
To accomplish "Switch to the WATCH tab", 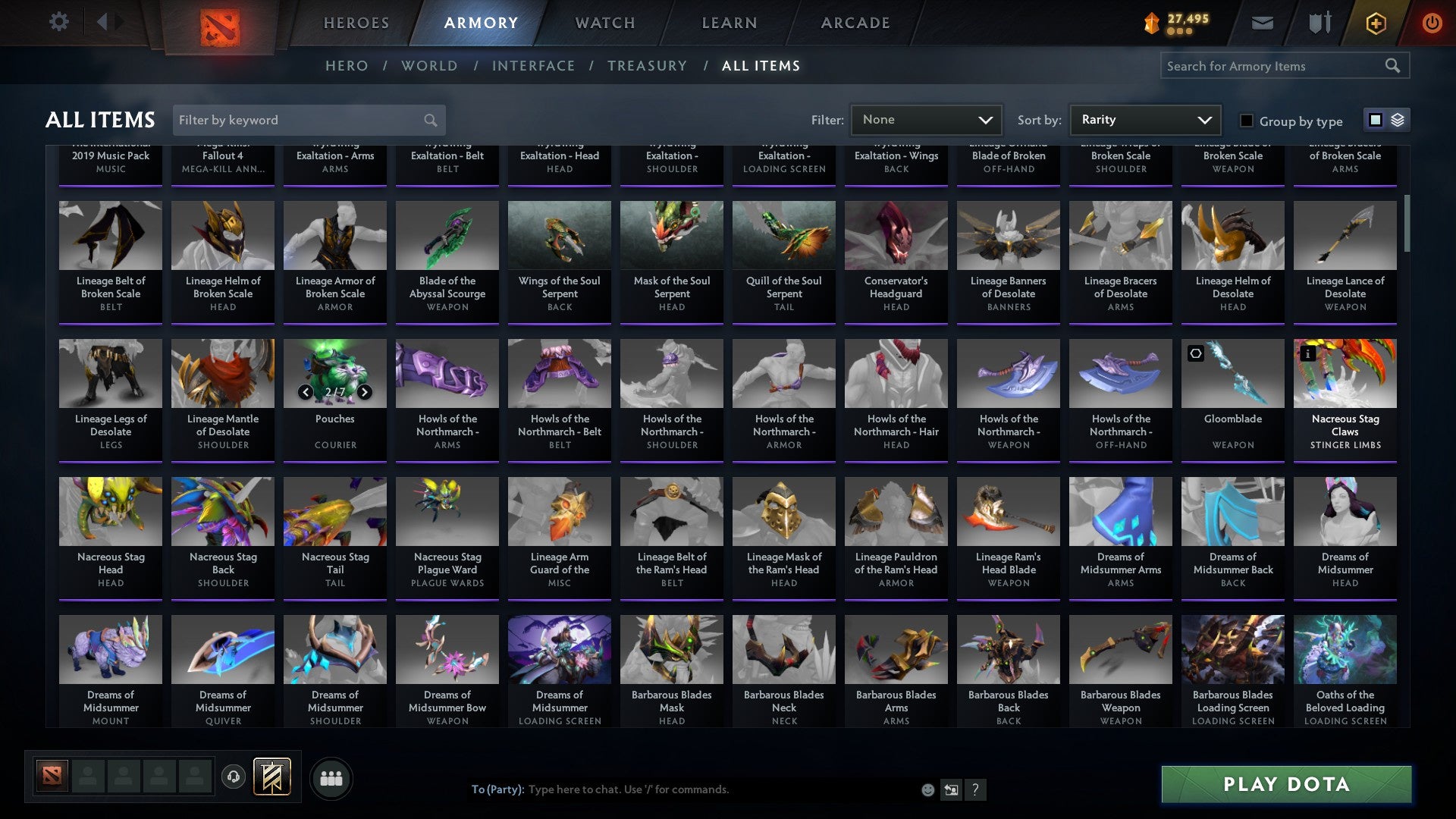I will click(604, 23).
